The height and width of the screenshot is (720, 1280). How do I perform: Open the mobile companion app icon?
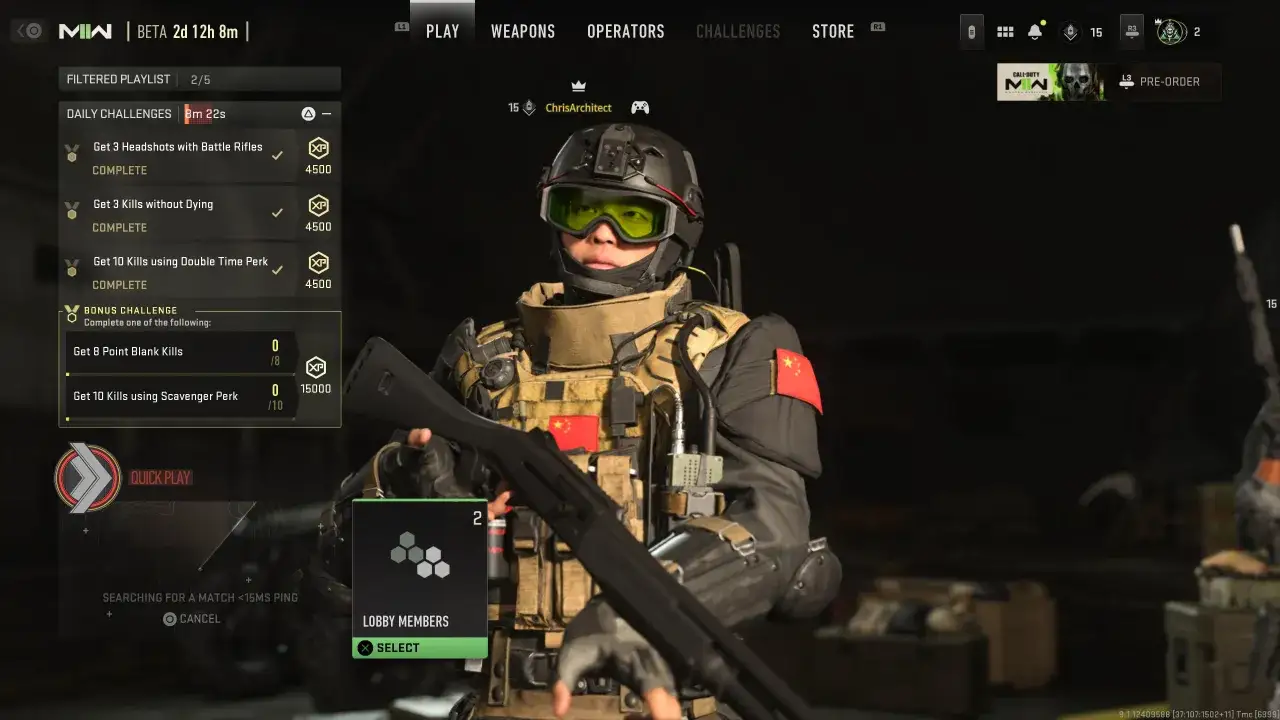(970, 31)
